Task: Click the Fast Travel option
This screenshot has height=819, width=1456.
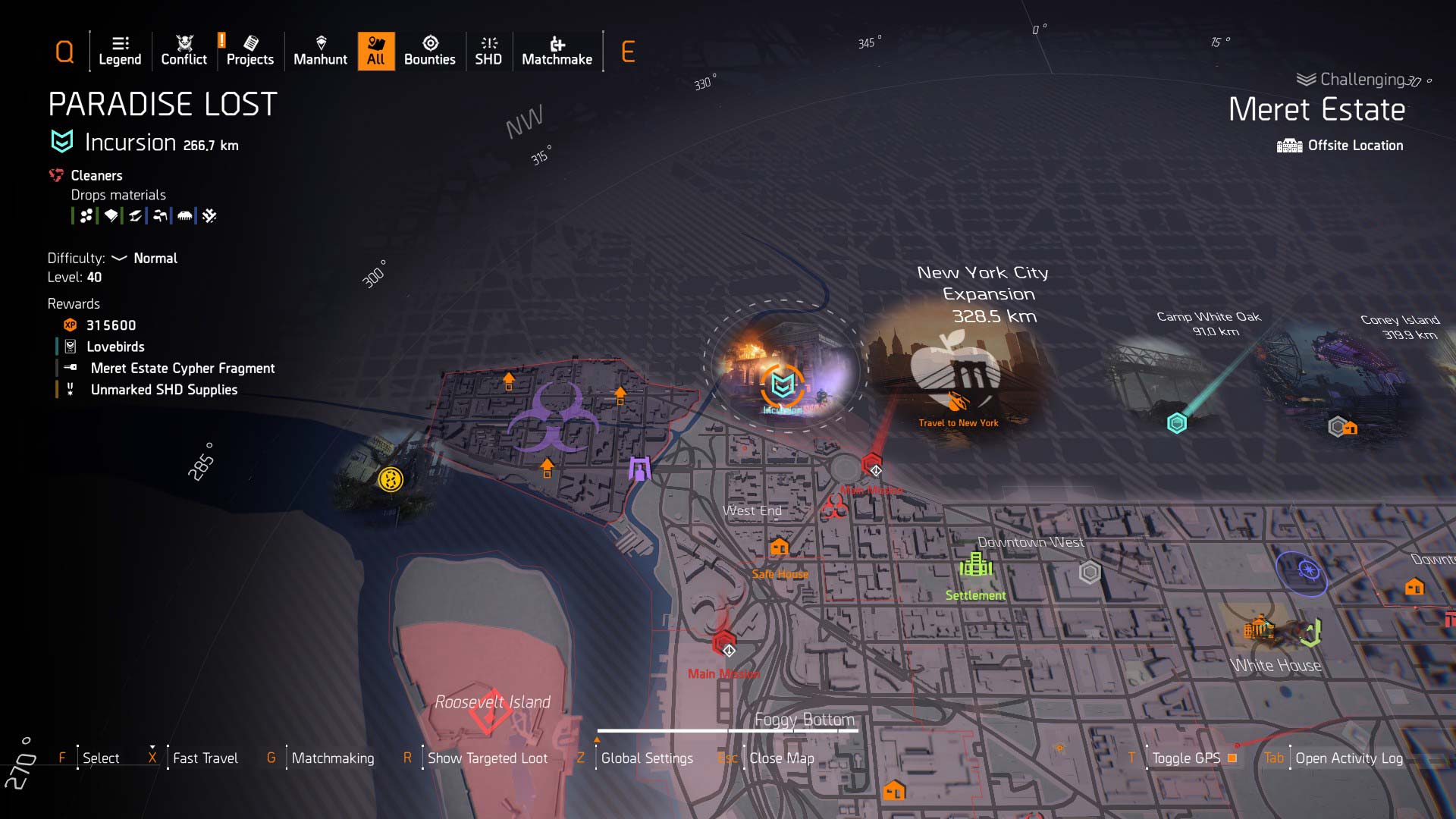Action: pos(205,758)
